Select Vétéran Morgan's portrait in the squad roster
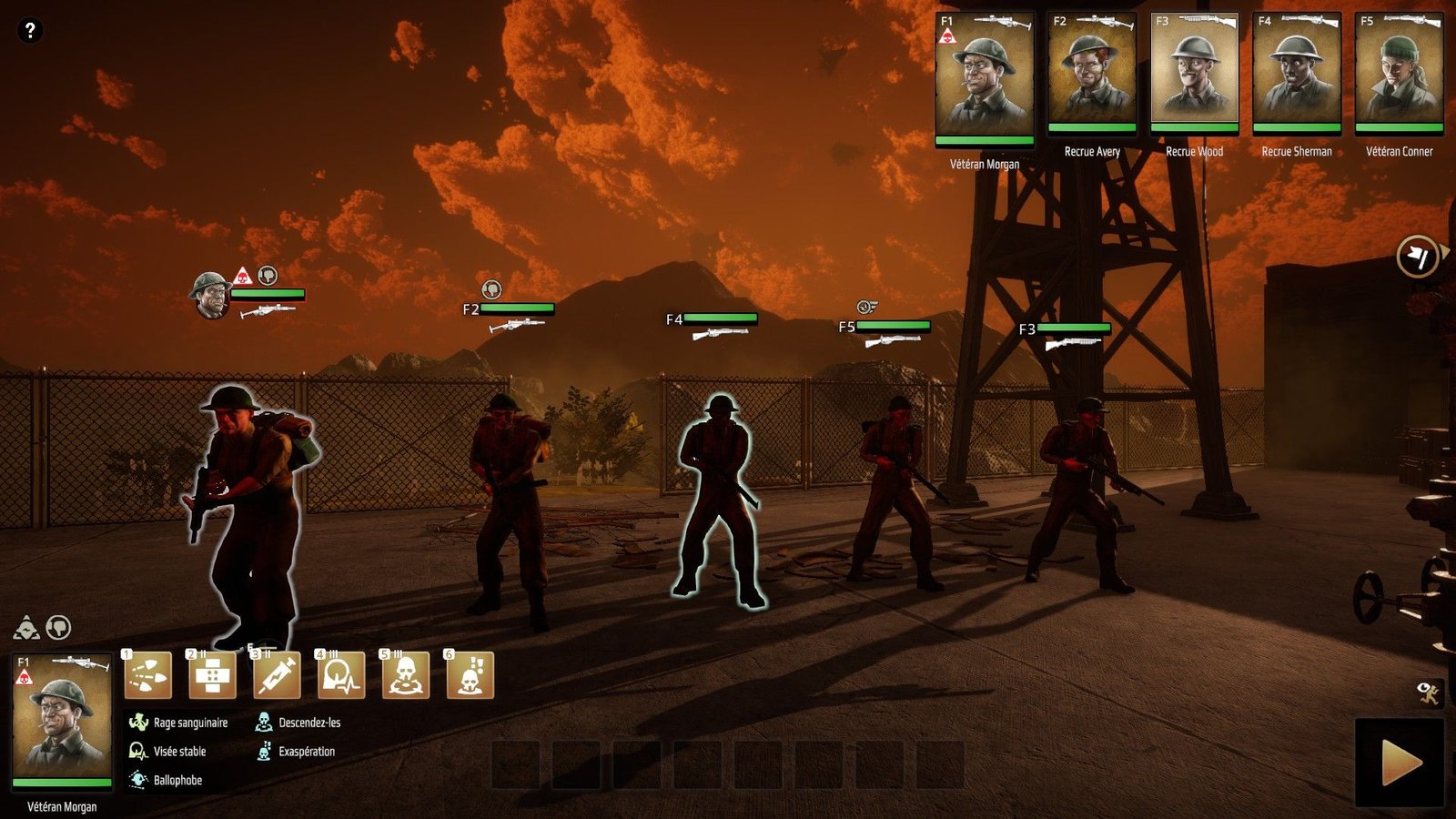Viewport: 1456px width, 819px height. pos(985,79)
